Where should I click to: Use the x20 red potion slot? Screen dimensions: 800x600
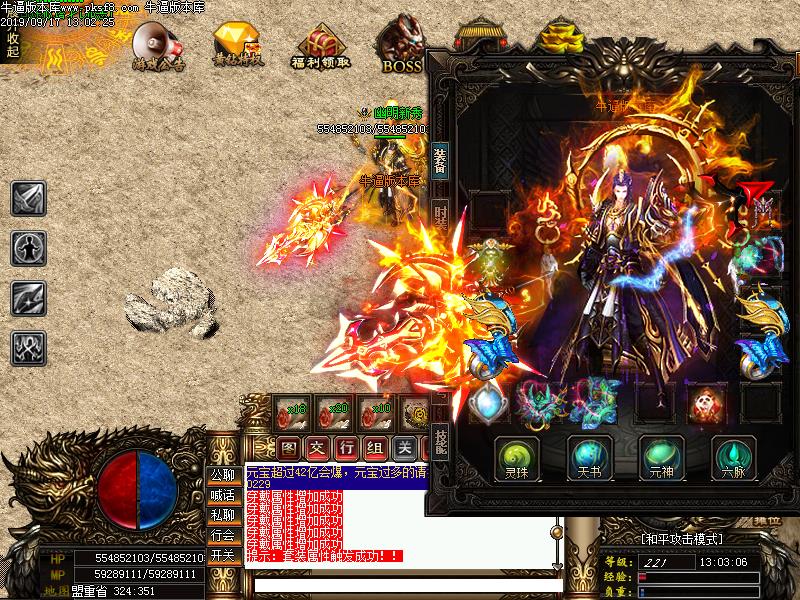click(x=333, y=412)
